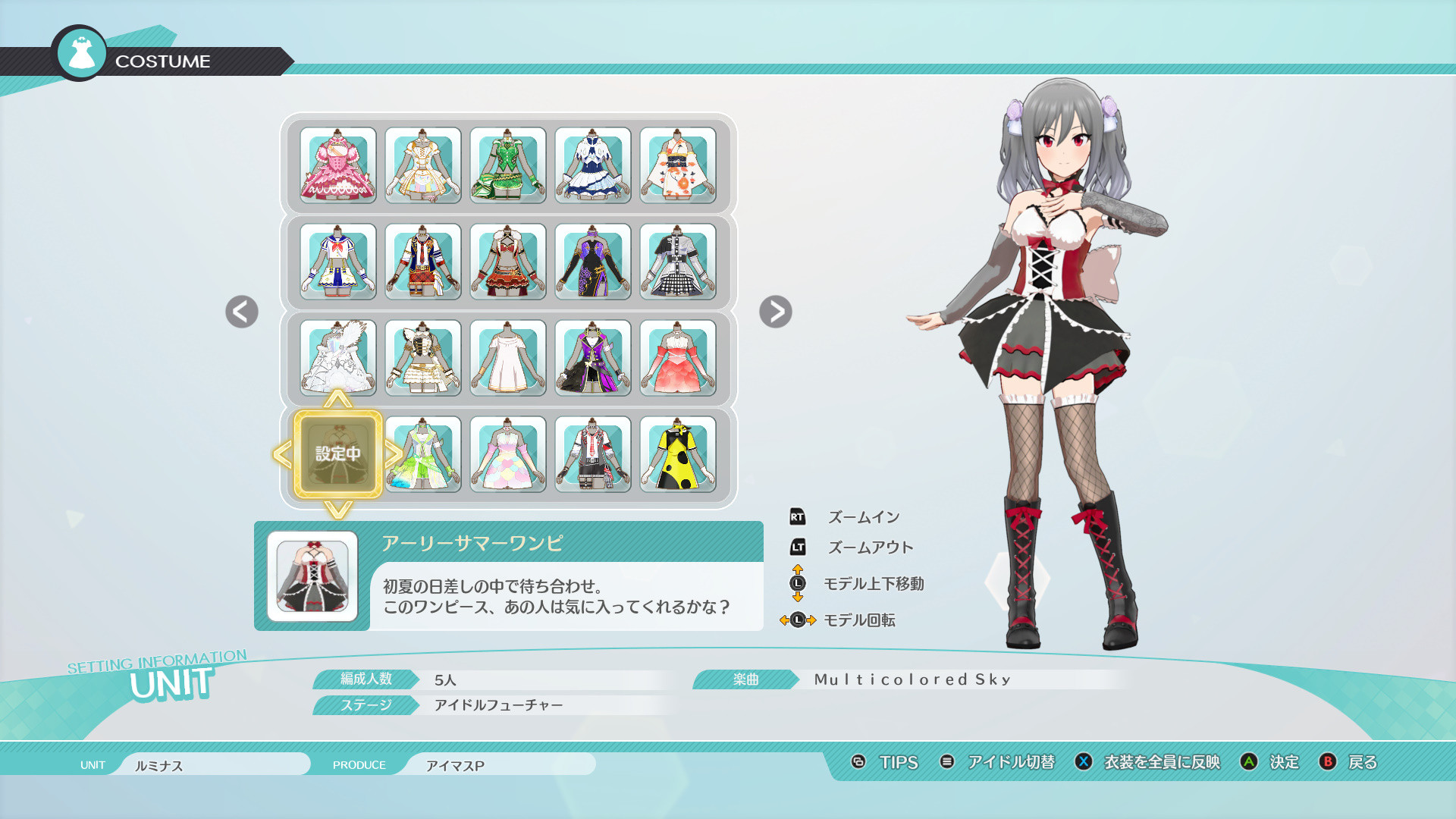
Task: Select the white kimono costume thumbnail
Action: point(677,165)
